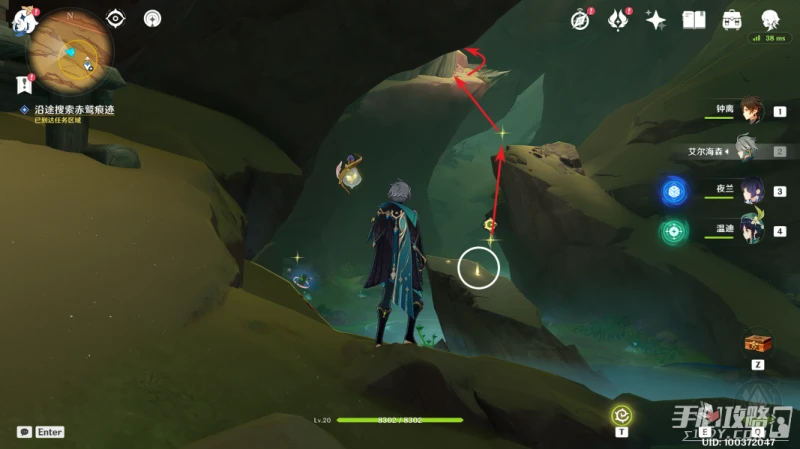Select party member 艾尔海森
The width and height of the screenshot is (800, 449).
coord(748,152)
